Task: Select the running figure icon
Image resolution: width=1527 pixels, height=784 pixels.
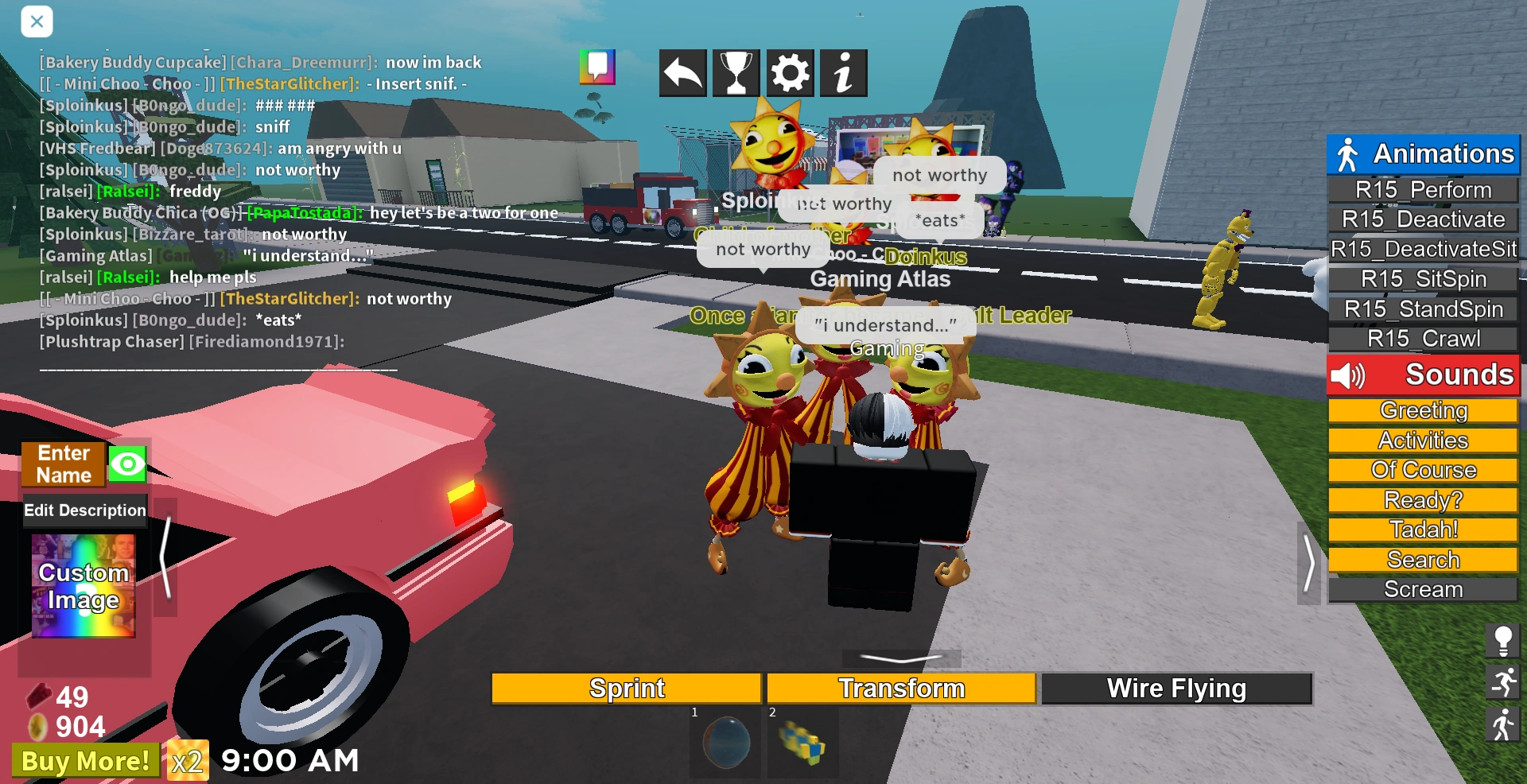Action: click(x=1503, y=682)
